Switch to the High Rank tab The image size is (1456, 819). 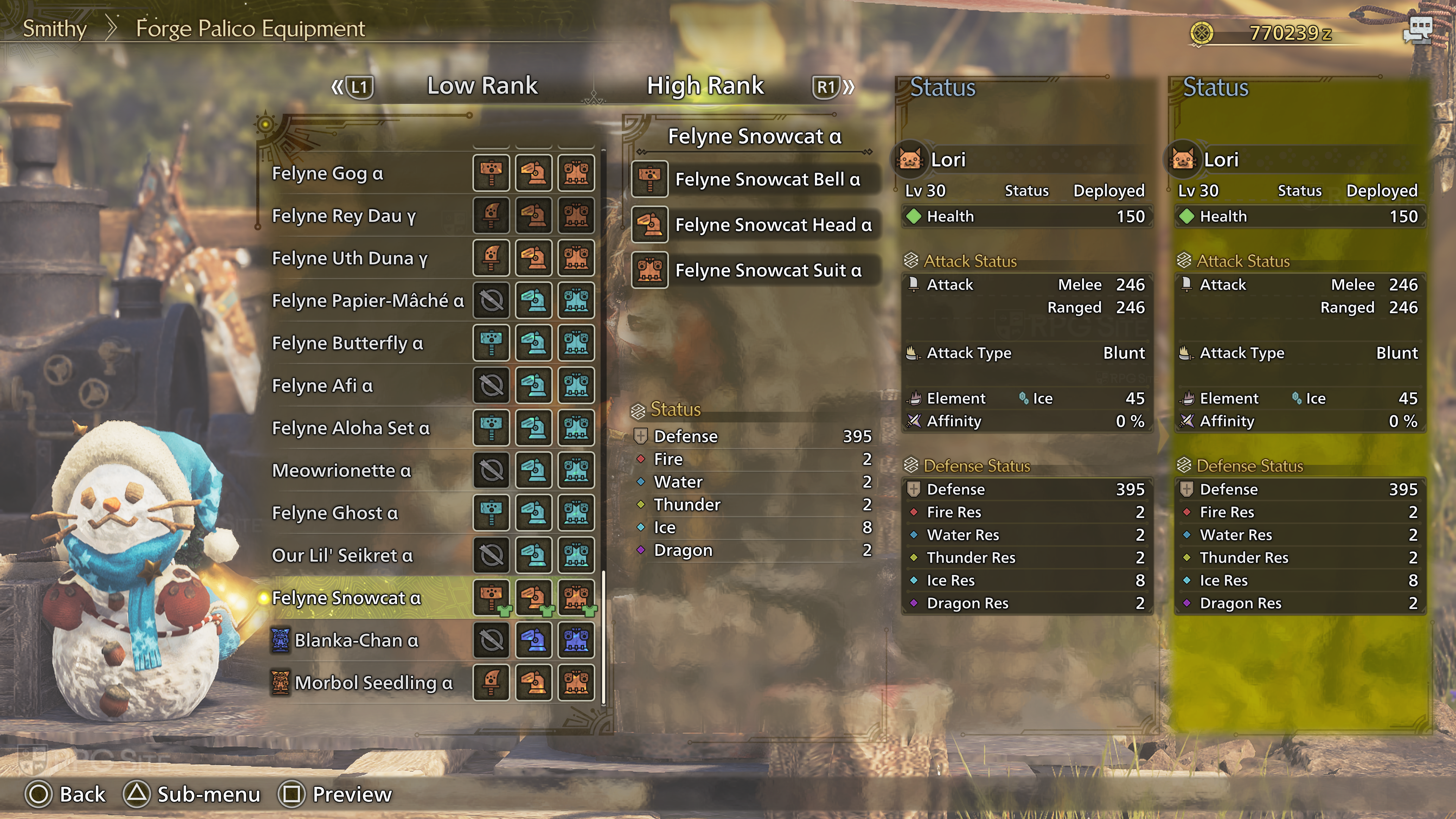(705, 86)
